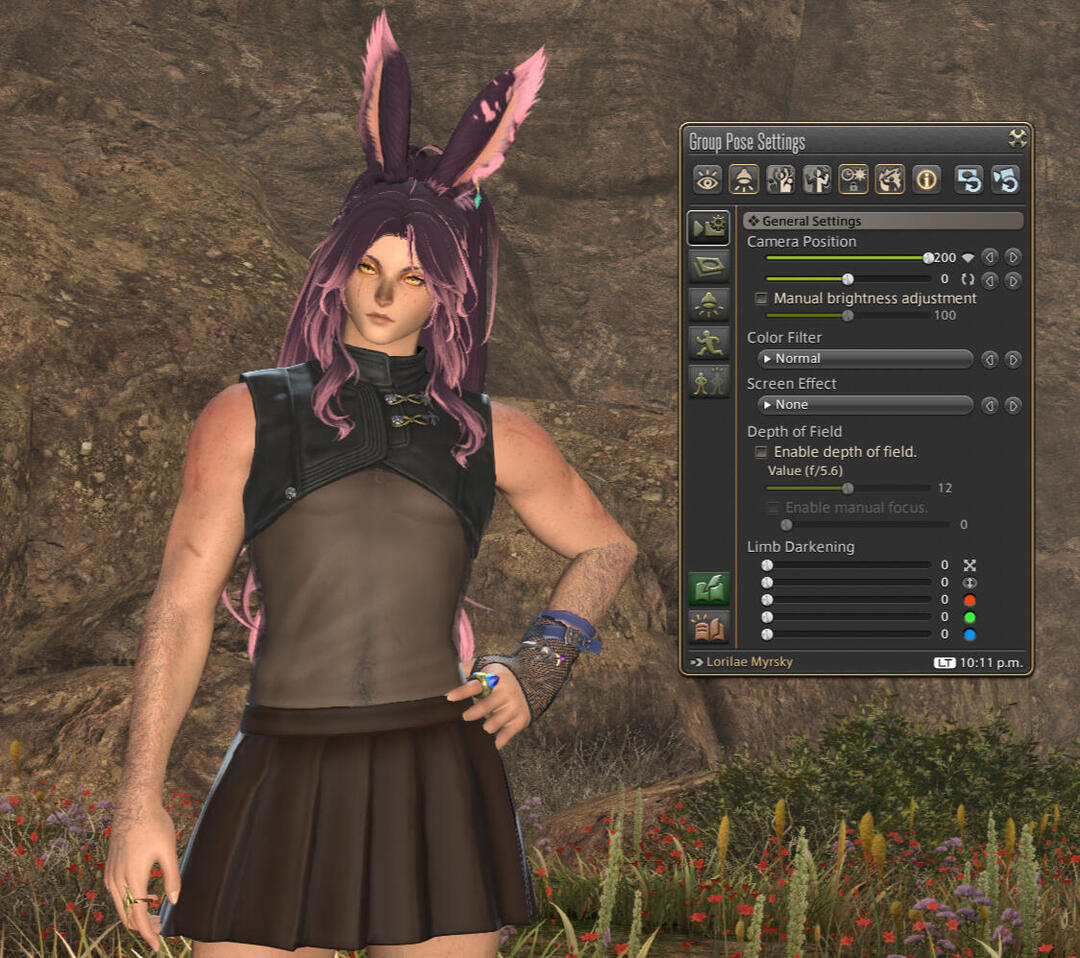Tick the Enable depth of field checkbox
1080x958 pixels.
coord(761,452)
